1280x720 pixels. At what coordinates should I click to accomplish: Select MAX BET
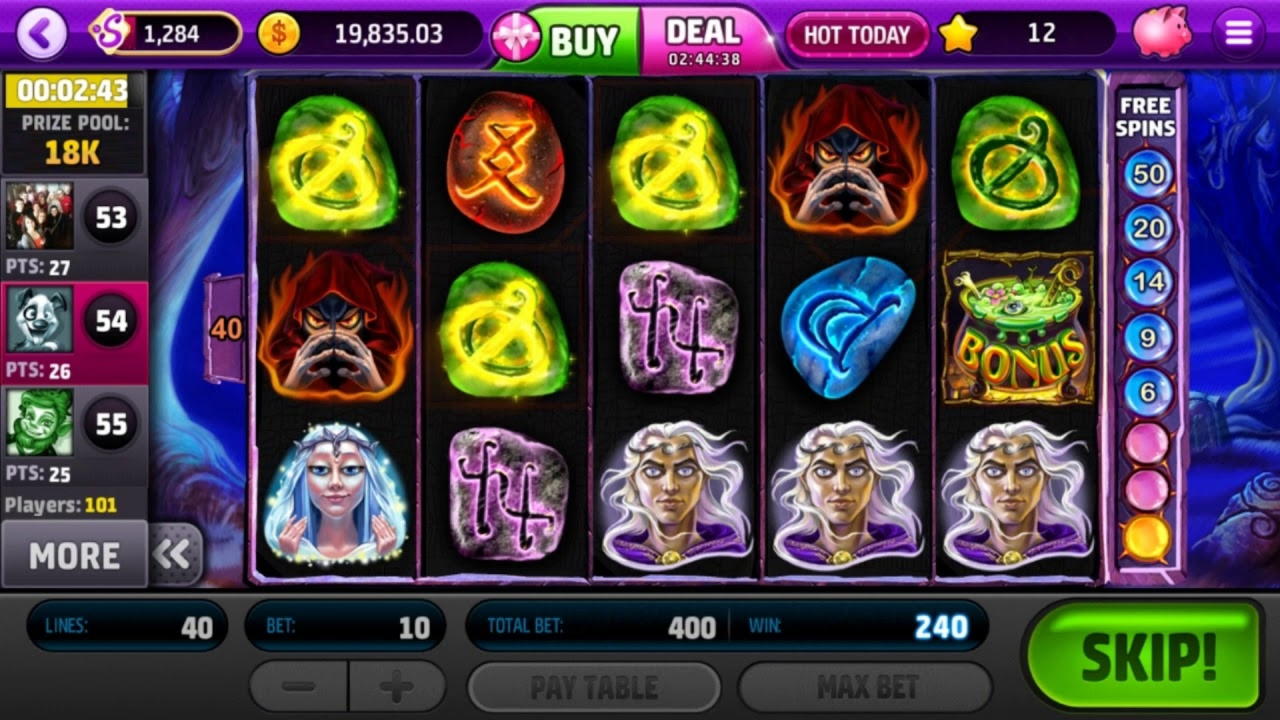866,687
